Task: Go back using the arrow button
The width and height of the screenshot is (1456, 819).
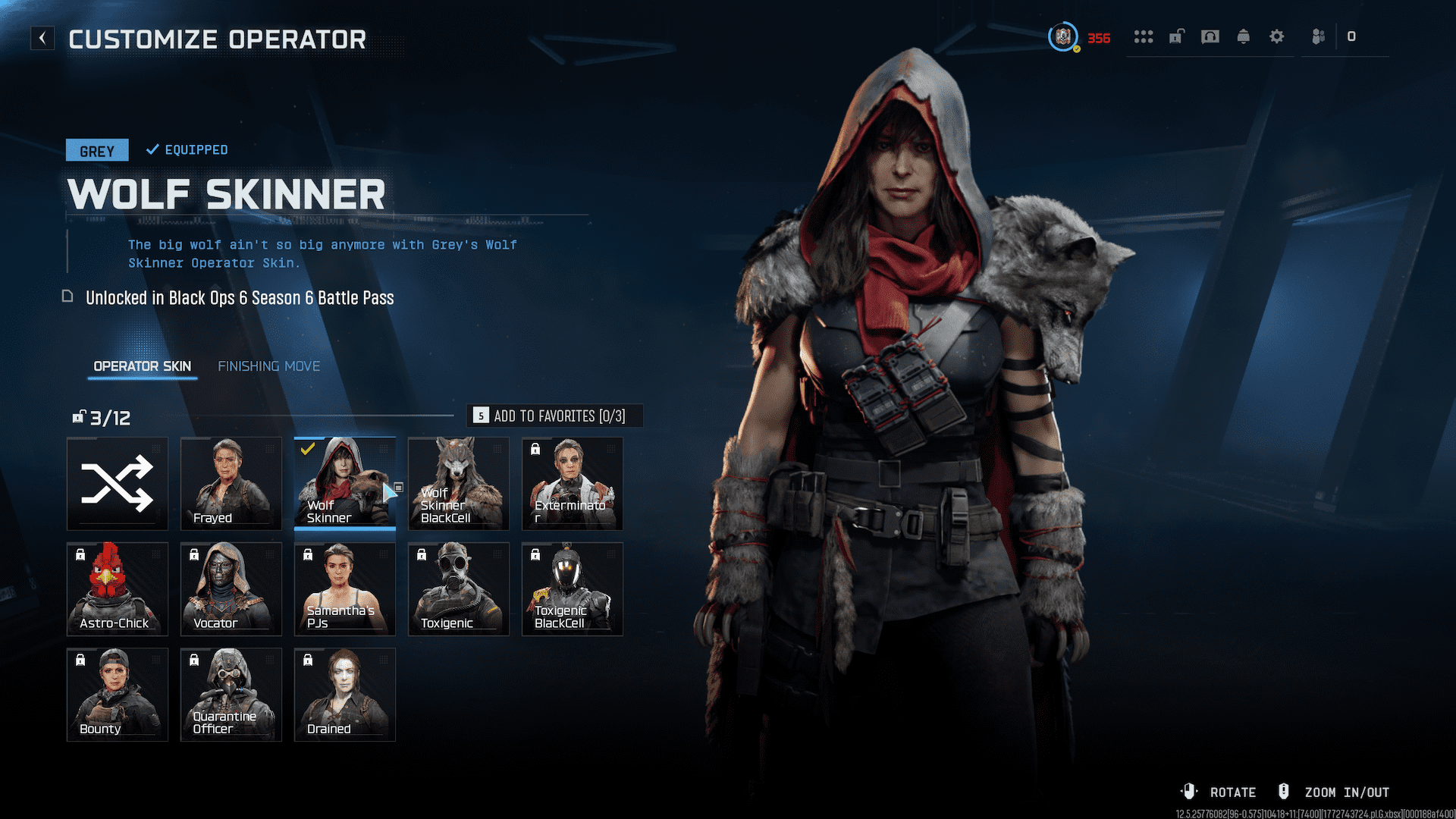Action: click(42, 38)
